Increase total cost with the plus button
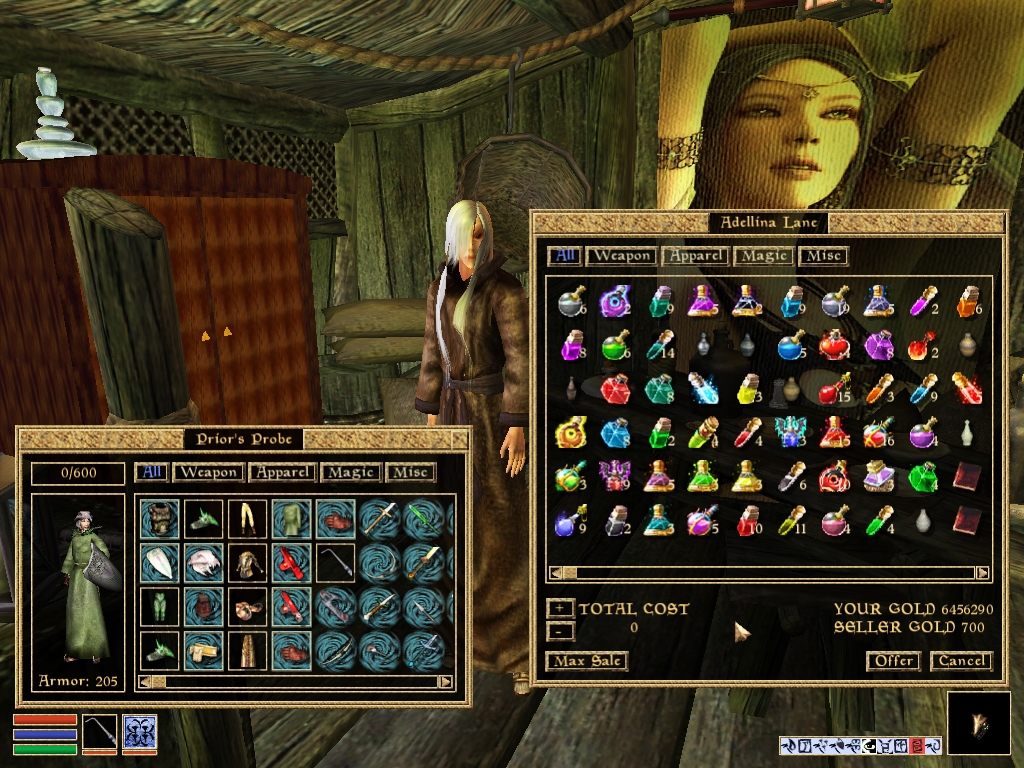Image resolution: width=1024 pixels, height=768 pixels. coord(561,608)
